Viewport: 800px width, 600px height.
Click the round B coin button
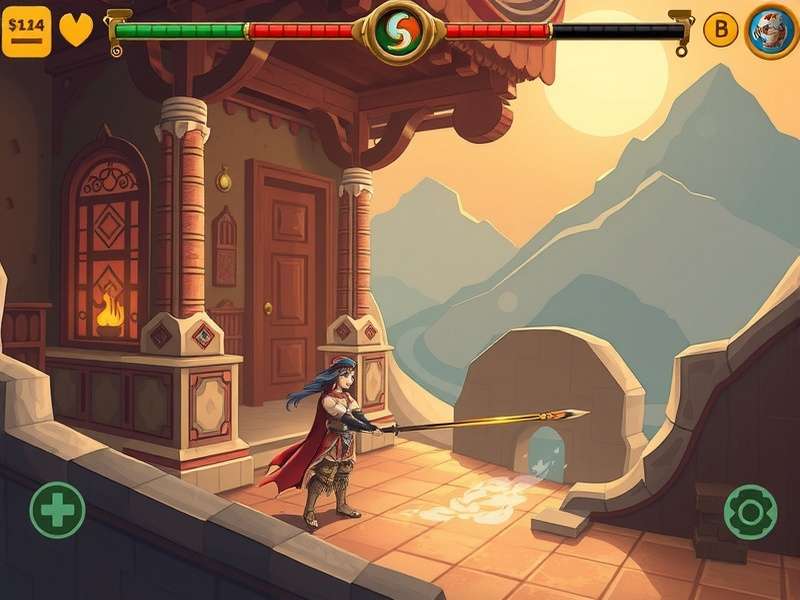pos(720,30)
